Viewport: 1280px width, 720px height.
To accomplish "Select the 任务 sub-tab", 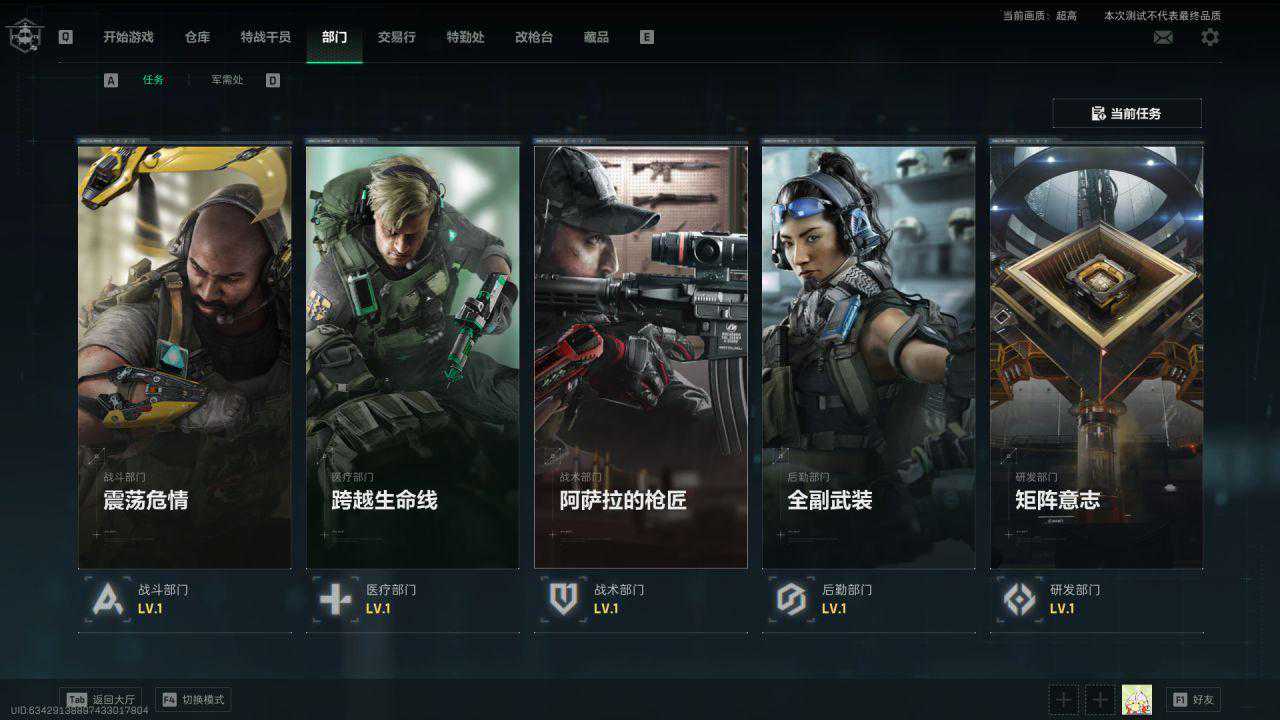I will (x=153, y=80).
